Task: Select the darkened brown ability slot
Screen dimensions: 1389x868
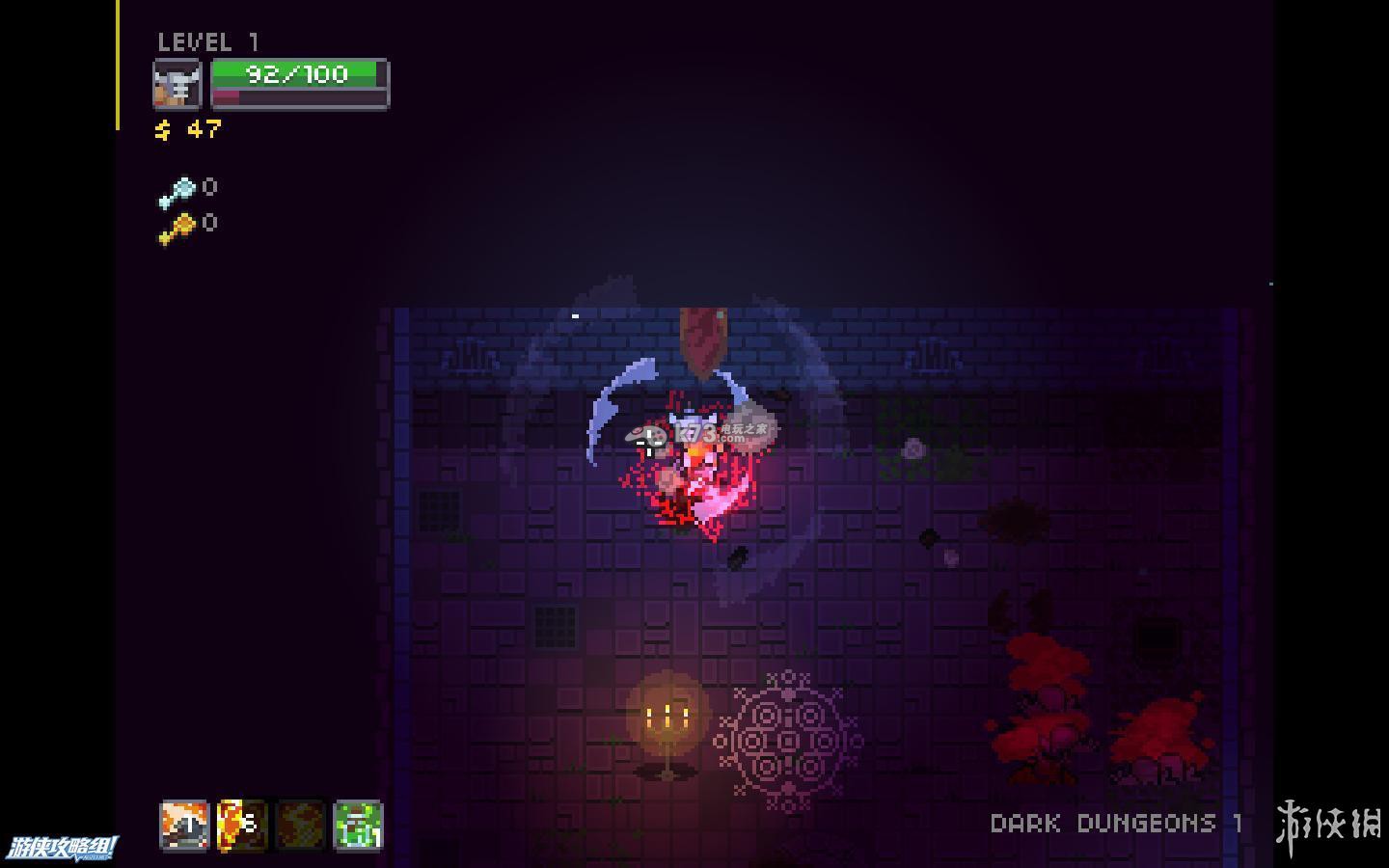Action: [x=300, y=826]
